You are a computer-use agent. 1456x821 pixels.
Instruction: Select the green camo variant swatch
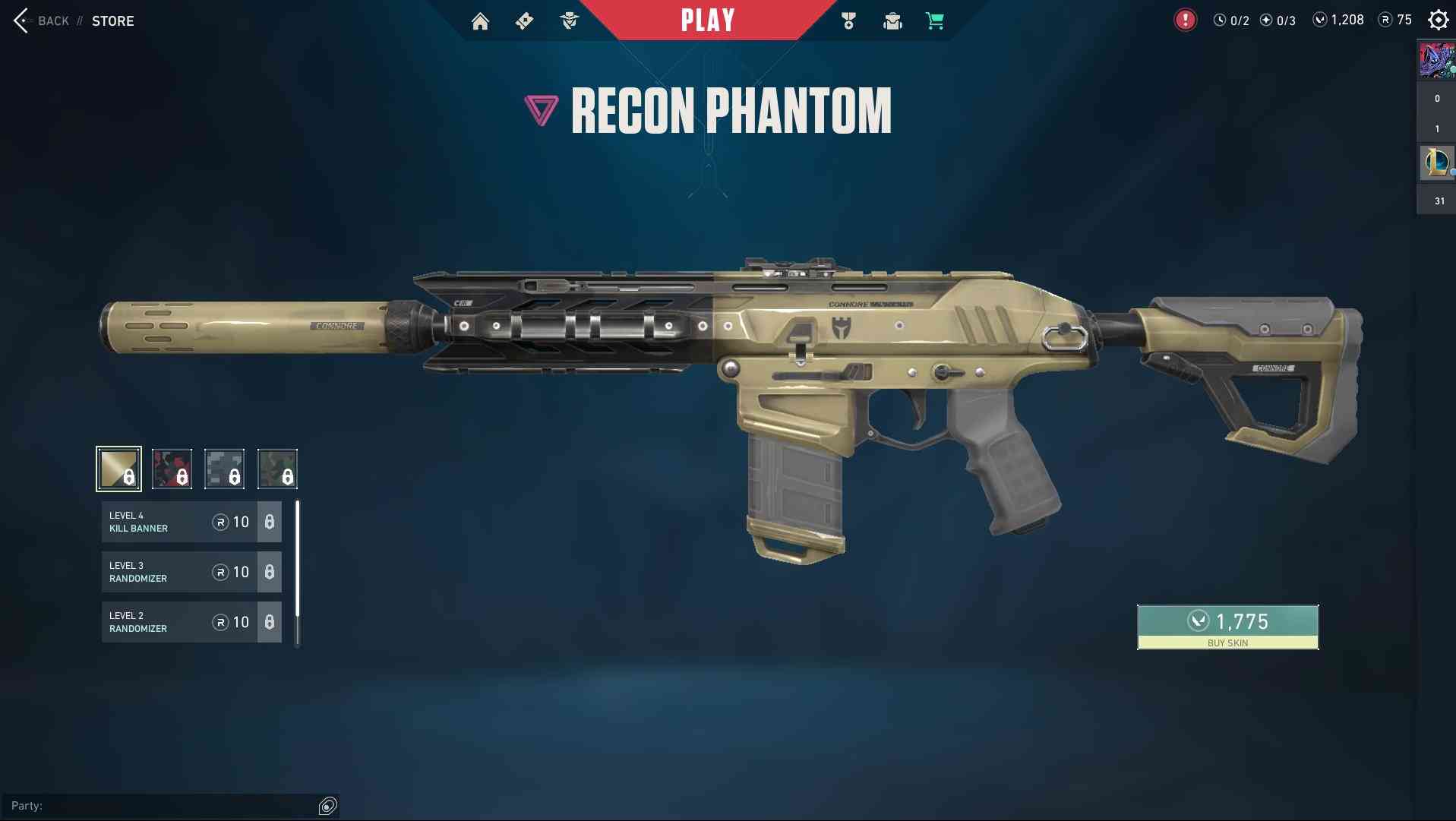[278, 469]
